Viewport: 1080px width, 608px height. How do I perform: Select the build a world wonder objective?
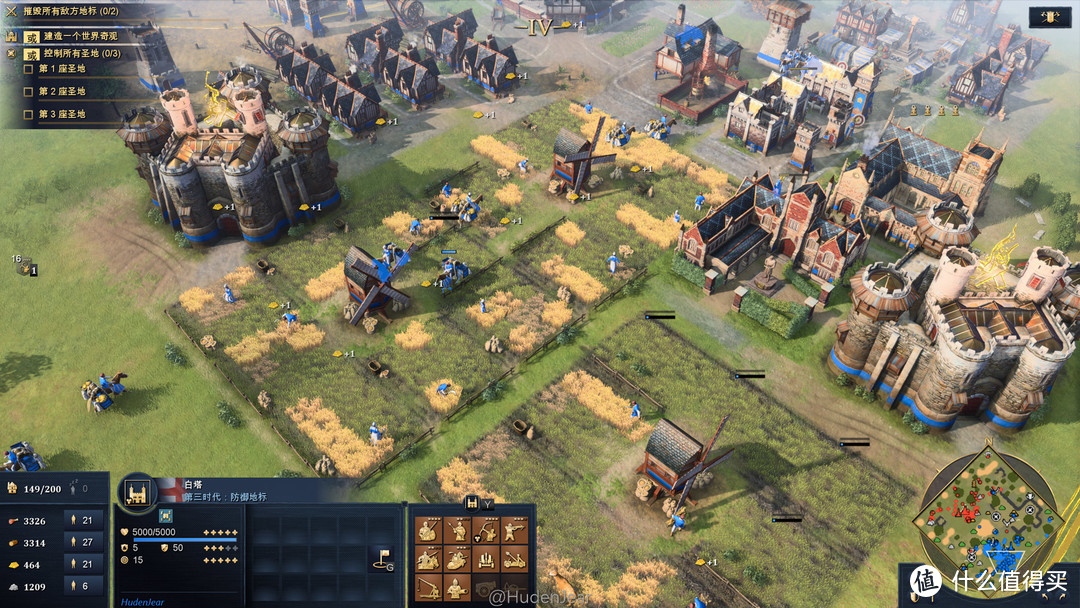point(78,36)
